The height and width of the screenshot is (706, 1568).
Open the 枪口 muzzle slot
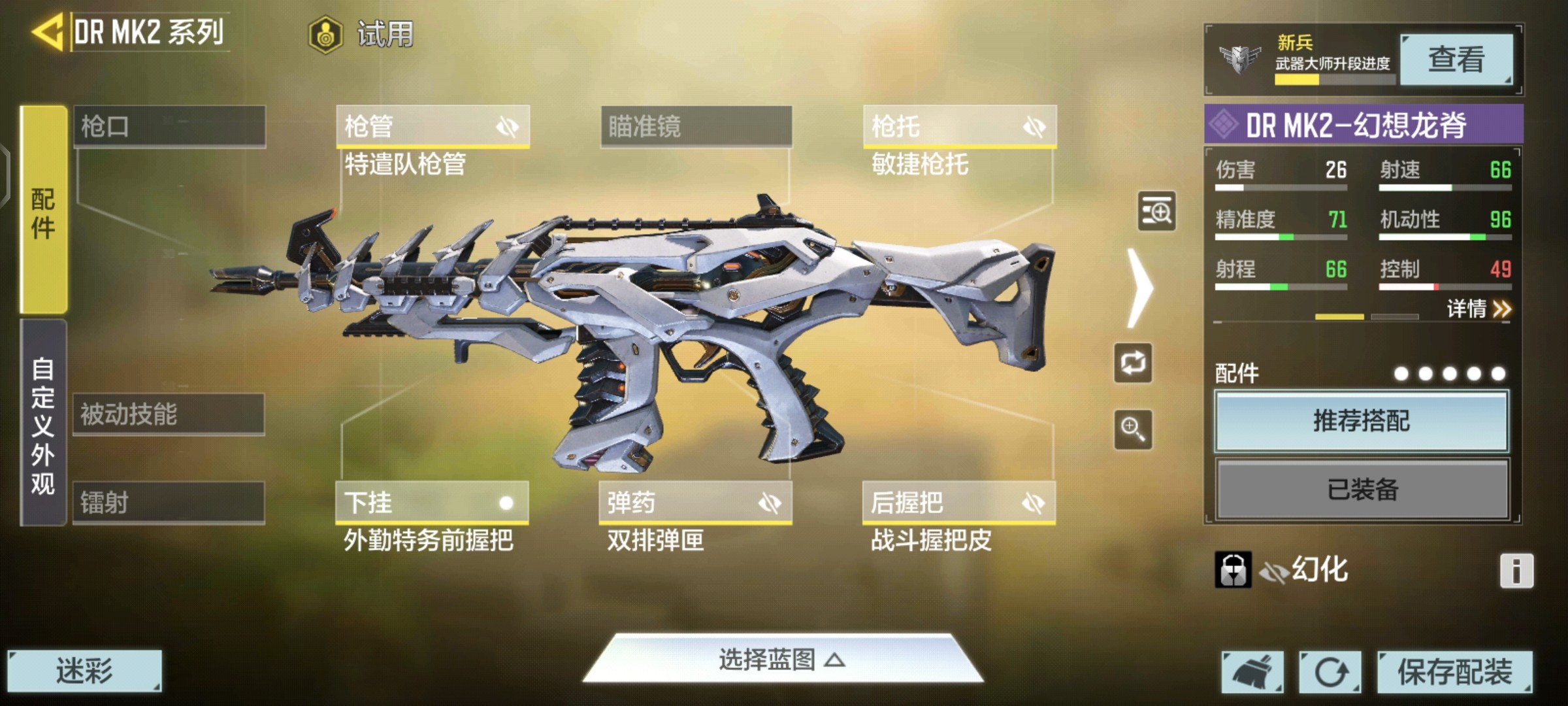point(169,126)
